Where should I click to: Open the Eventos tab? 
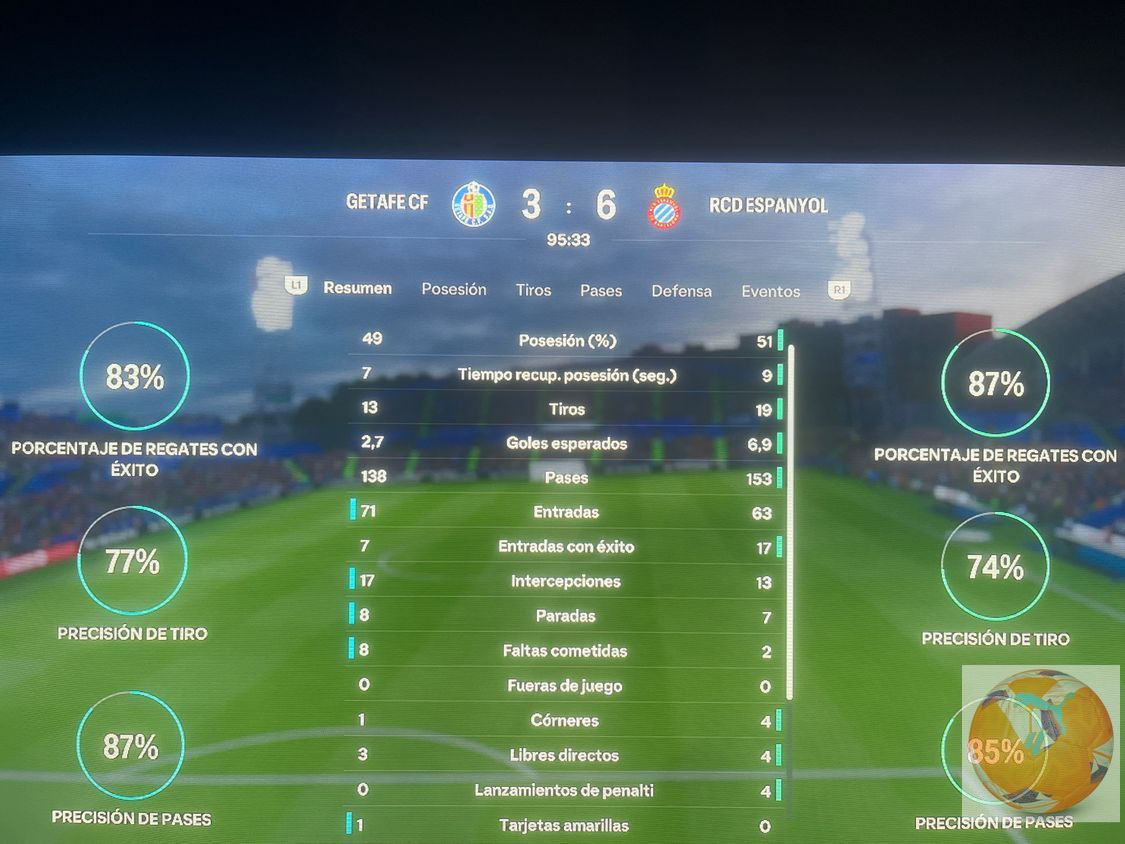pos(771,292)
